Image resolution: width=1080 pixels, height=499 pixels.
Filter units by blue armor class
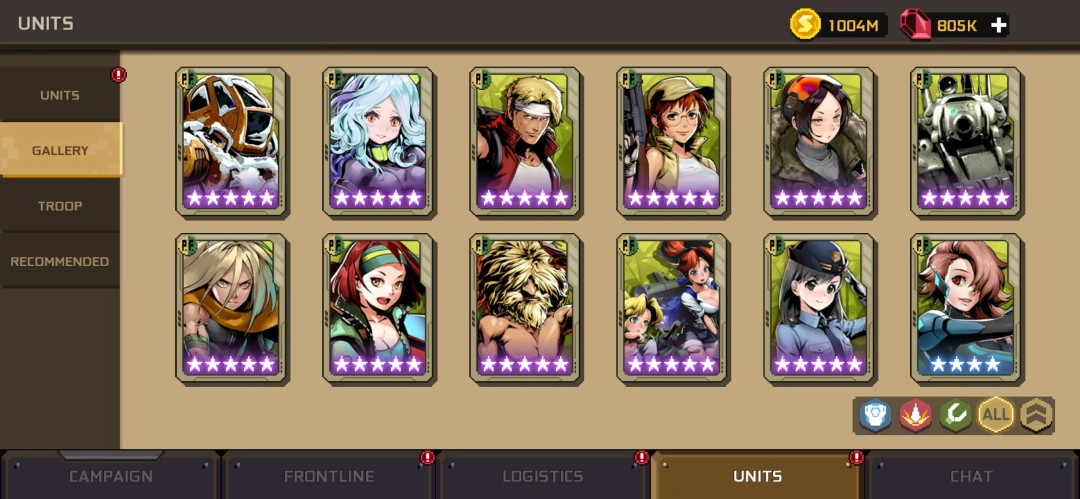(876, 415)
